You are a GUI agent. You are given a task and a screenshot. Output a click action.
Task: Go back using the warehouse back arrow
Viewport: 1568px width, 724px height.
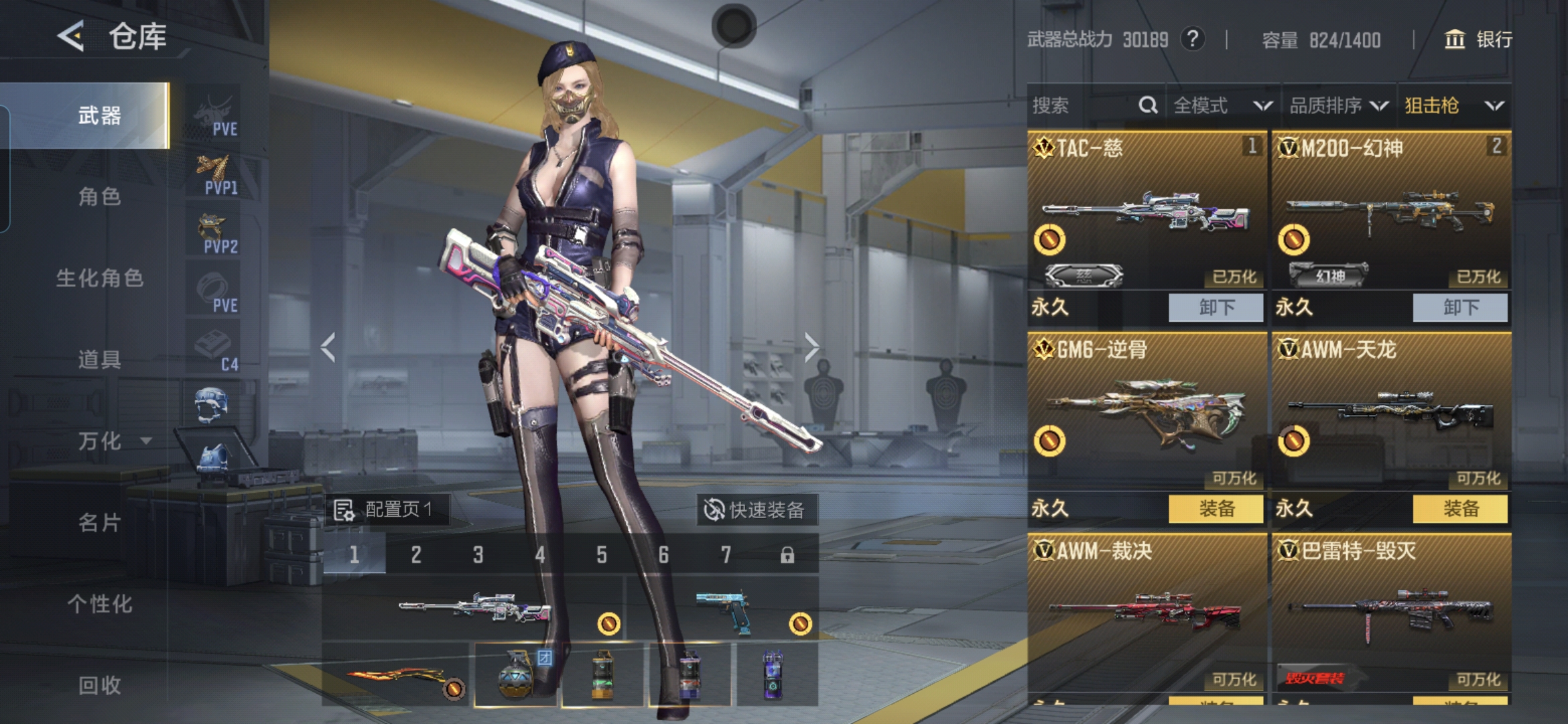click(x=71, y=36)
